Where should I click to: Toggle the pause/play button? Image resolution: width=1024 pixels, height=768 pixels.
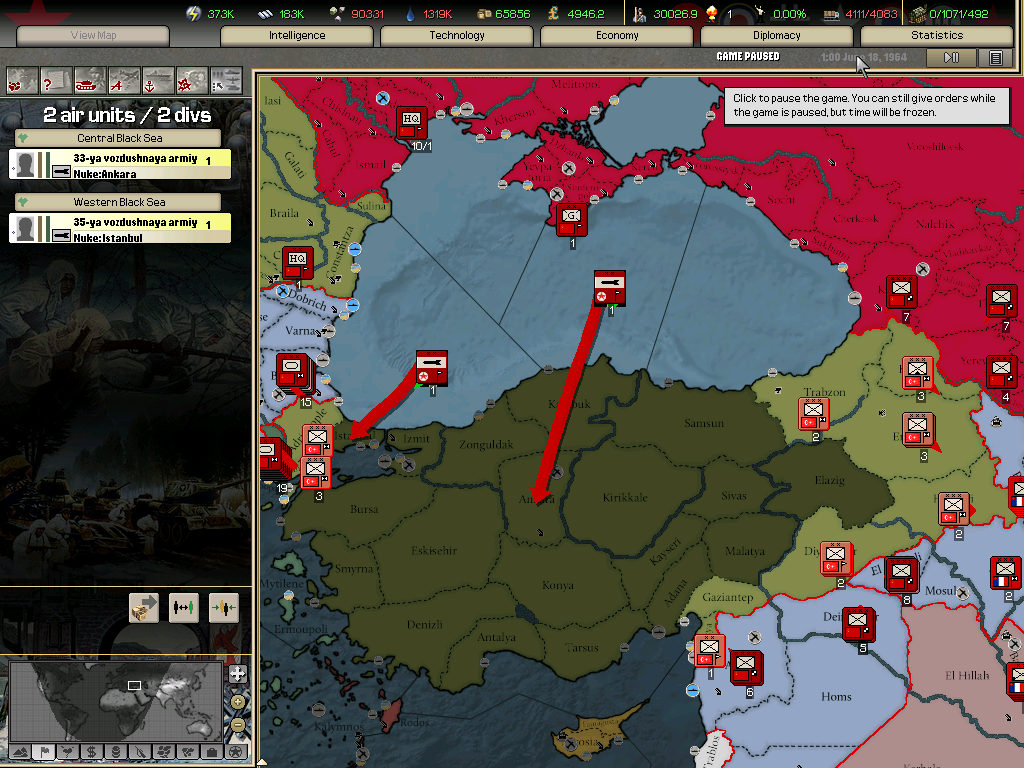click(951, 58)
